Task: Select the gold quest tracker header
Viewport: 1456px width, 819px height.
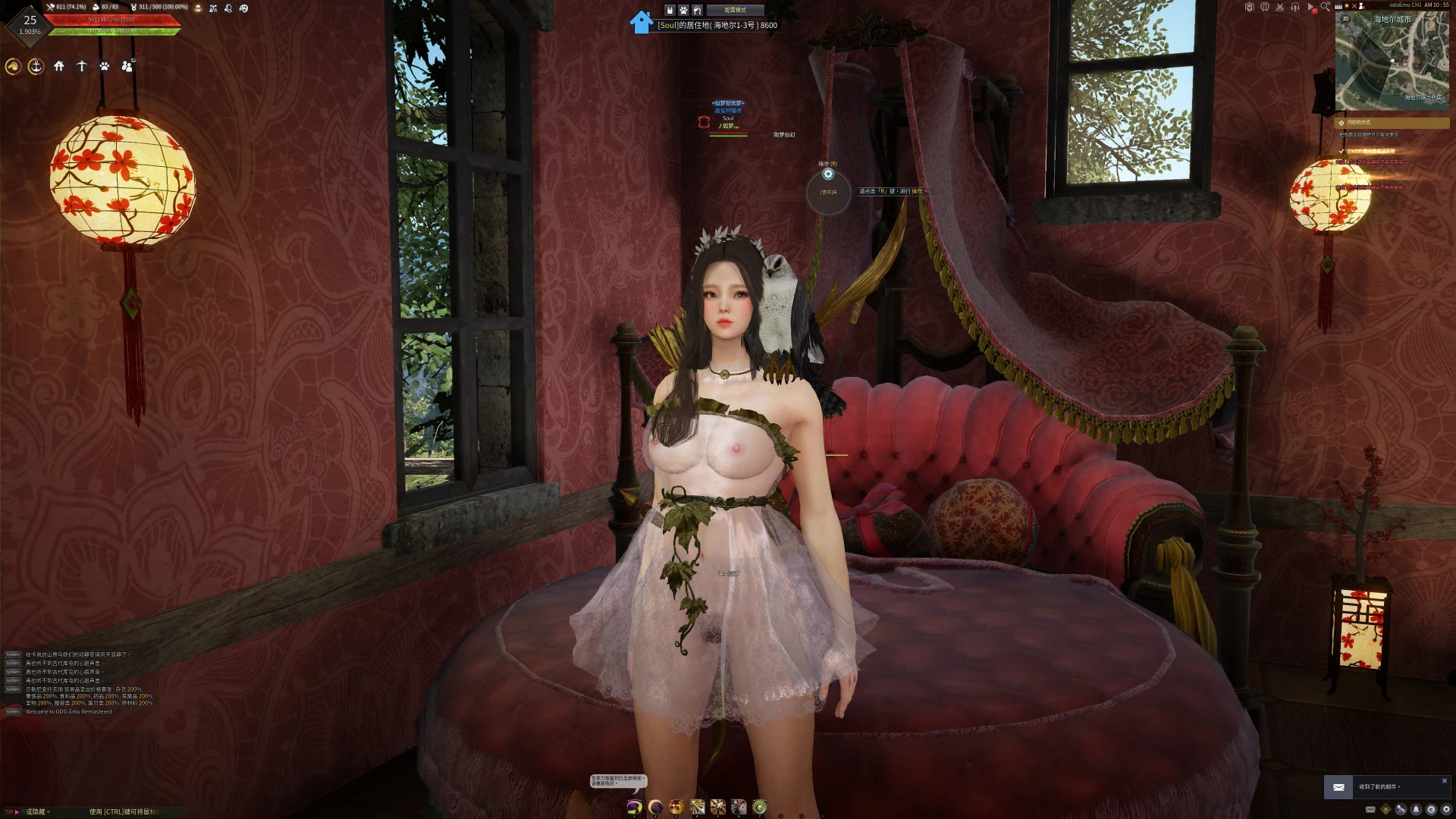Action: tap(1392, 122)
